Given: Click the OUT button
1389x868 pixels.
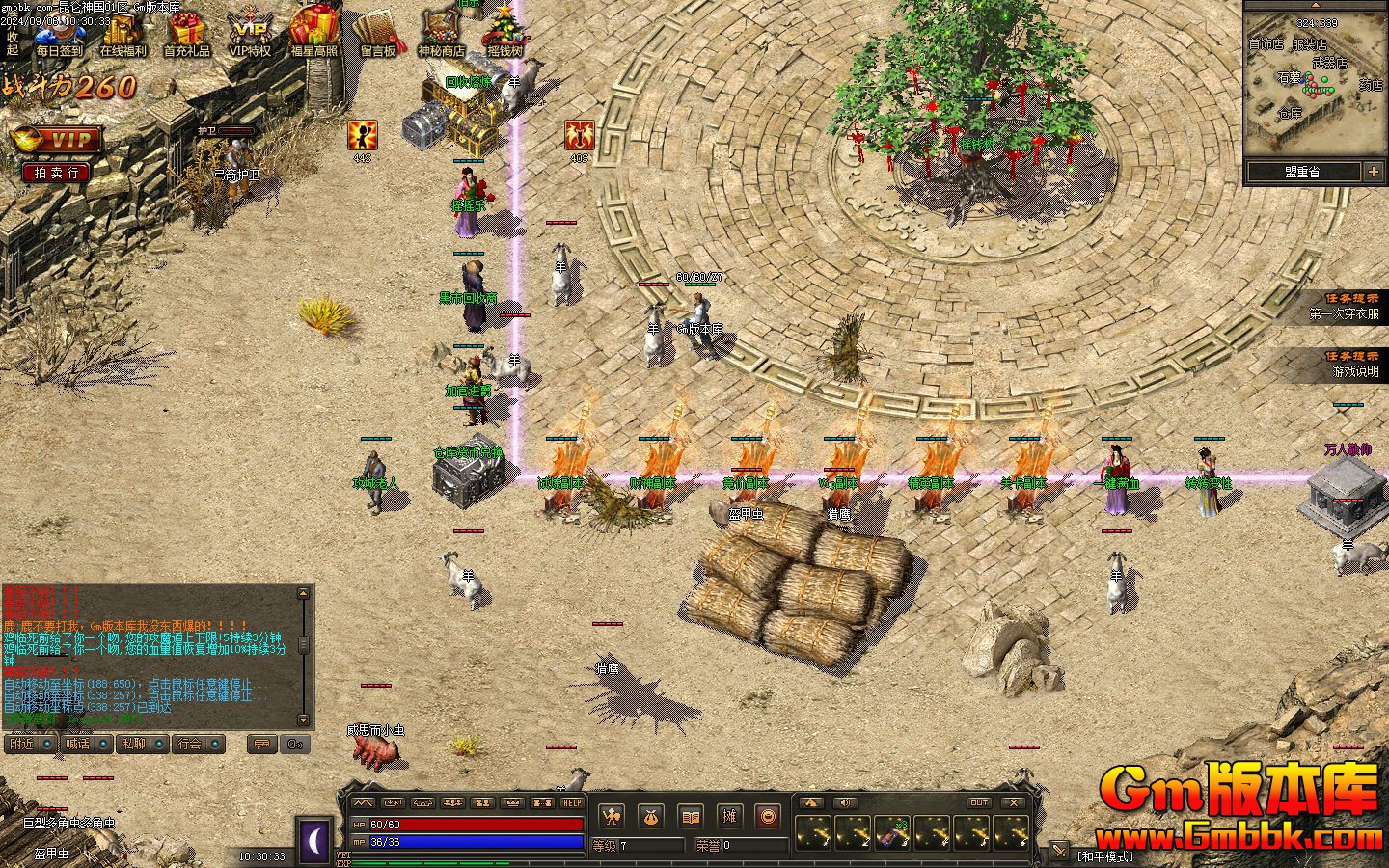Looking at the screenshot, I should [x=979, y=802].
